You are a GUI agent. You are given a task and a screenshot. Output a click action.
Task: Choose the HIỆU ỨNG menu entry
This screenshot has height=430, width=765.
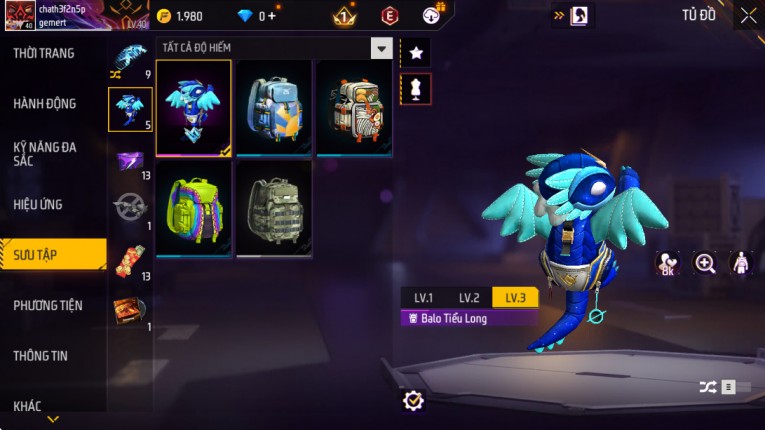(38, 205)
